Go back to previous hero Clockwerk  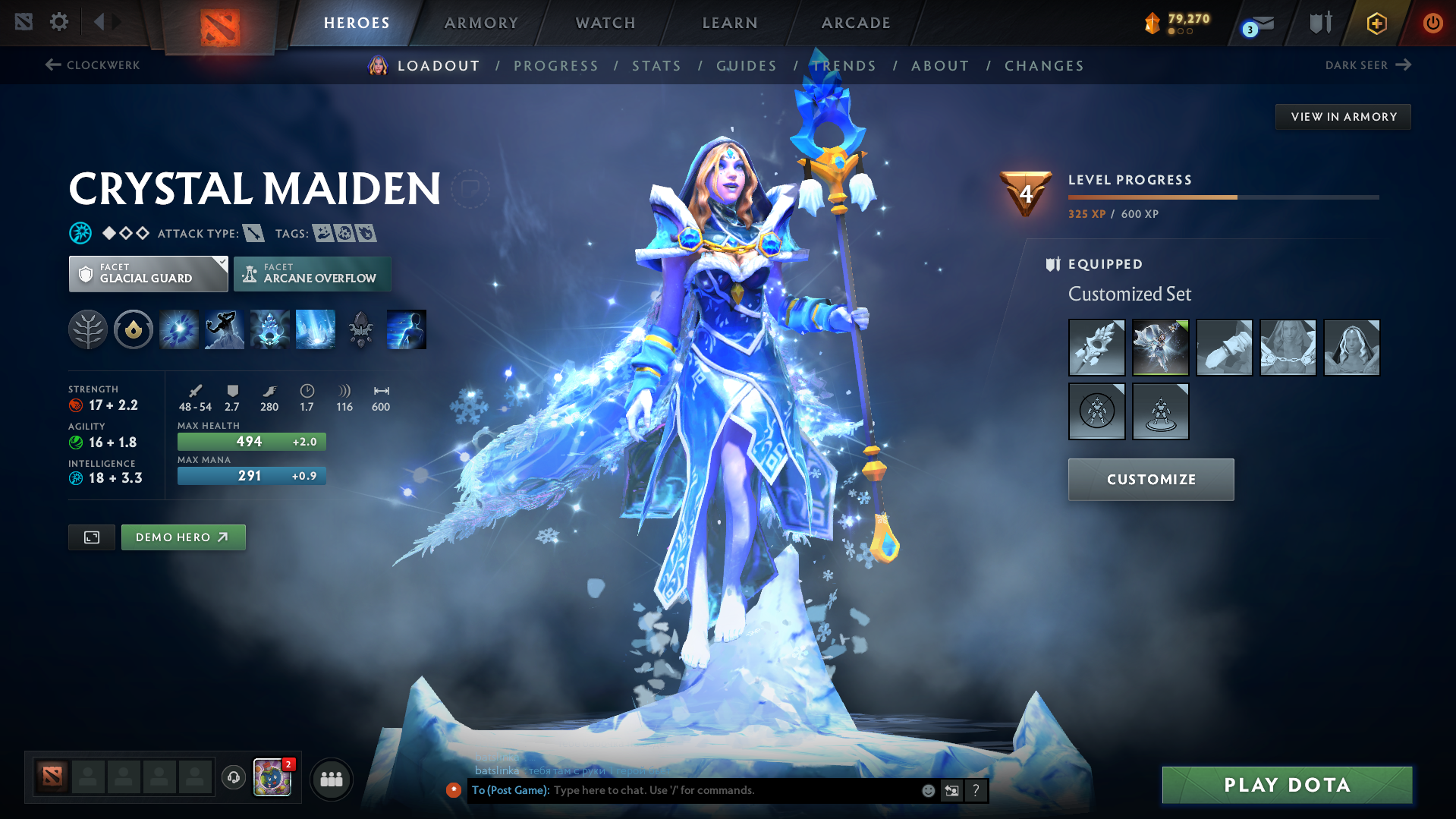pos(93,65)
